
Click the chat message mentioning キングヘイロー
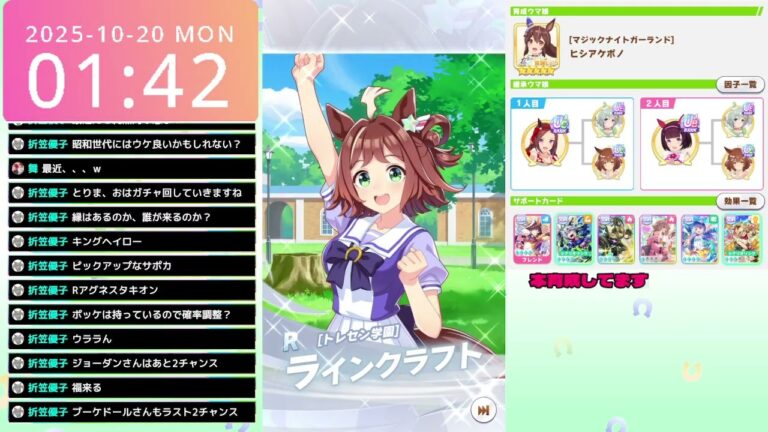click(131, 241)
